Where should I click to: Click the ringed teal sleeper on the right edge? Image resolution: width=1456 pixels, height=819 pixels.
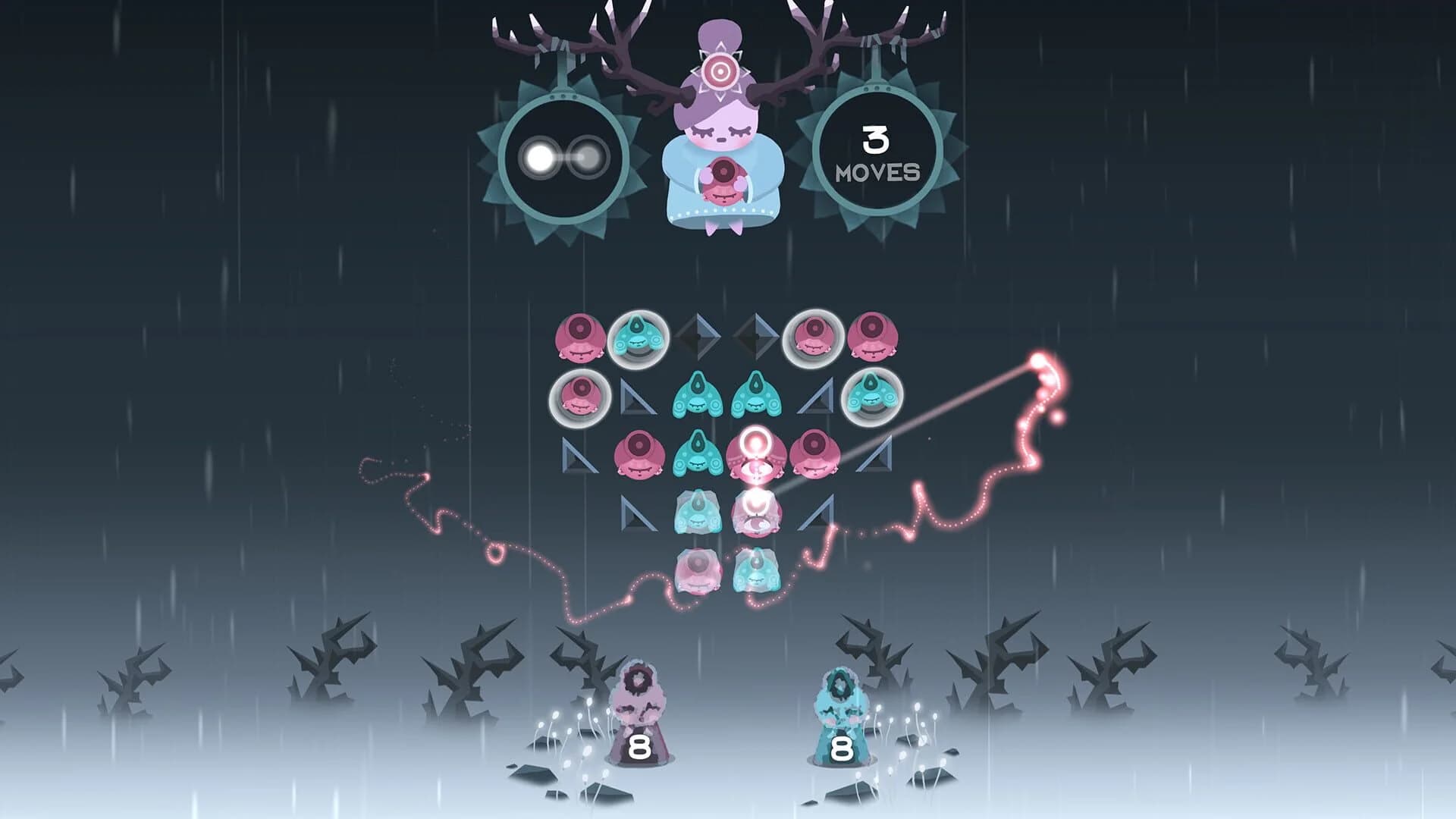pos(872,396)
